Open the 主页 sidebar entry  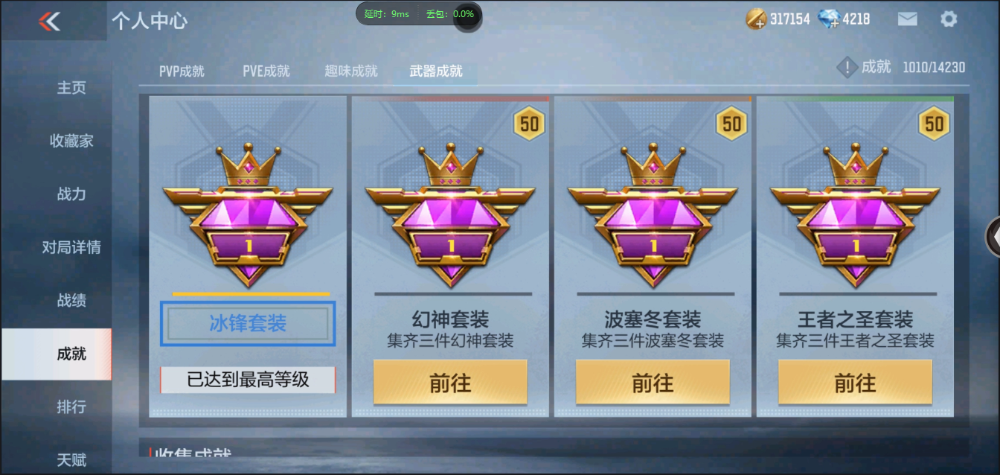point(71,88)
